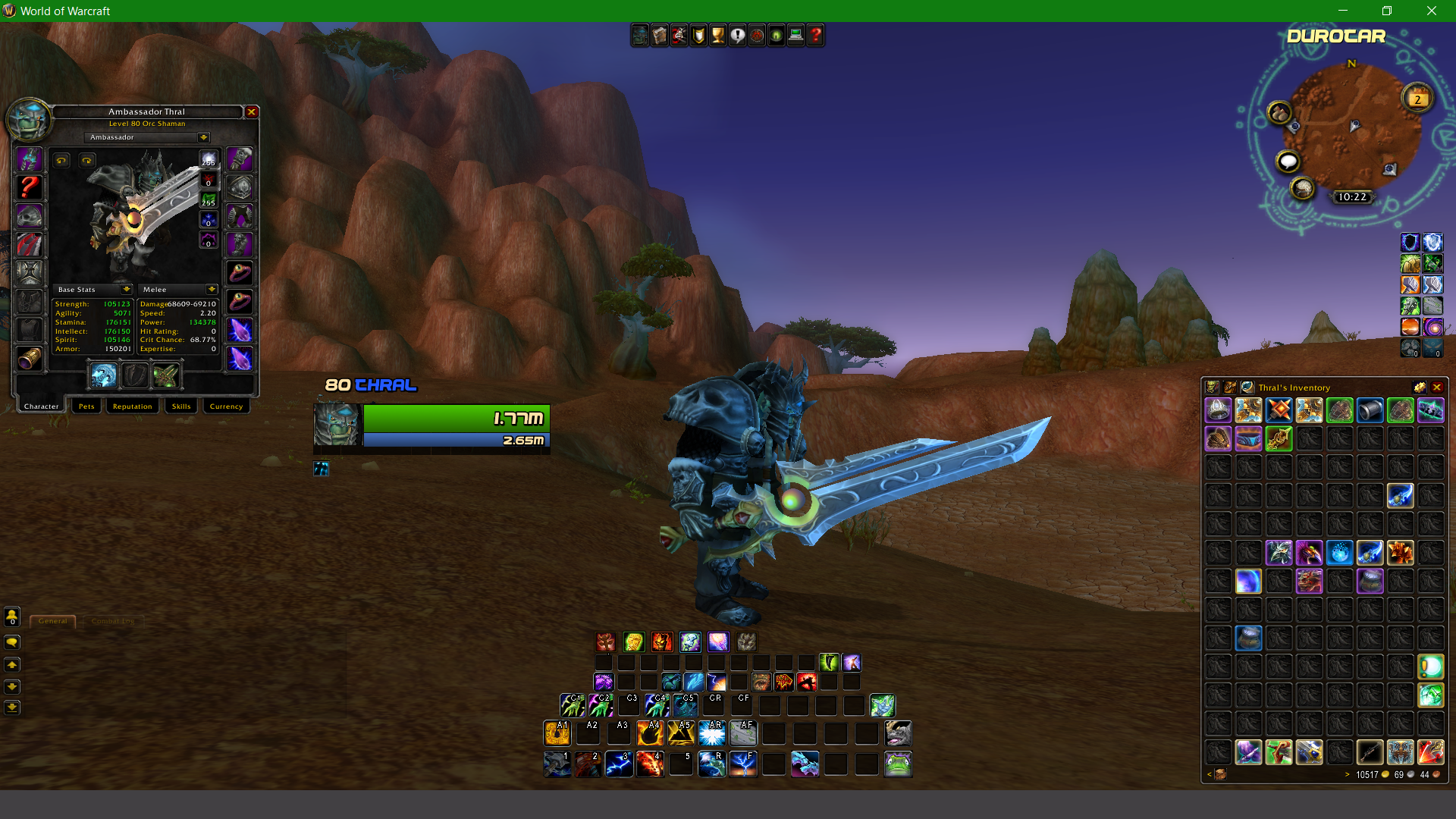Show the Skills tab

pos(181,406)
